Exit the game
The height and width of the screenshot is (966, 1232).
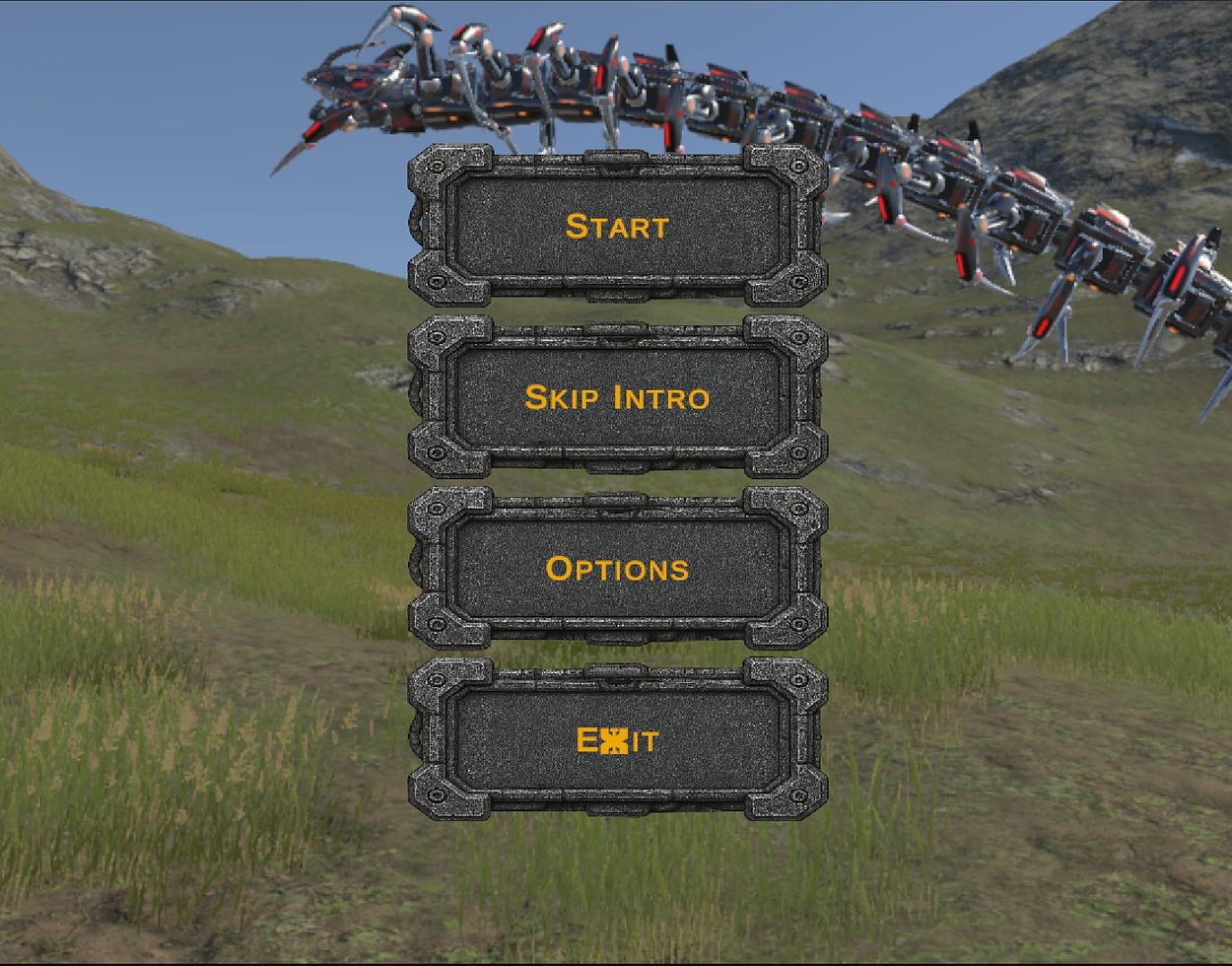coord(617,740)
